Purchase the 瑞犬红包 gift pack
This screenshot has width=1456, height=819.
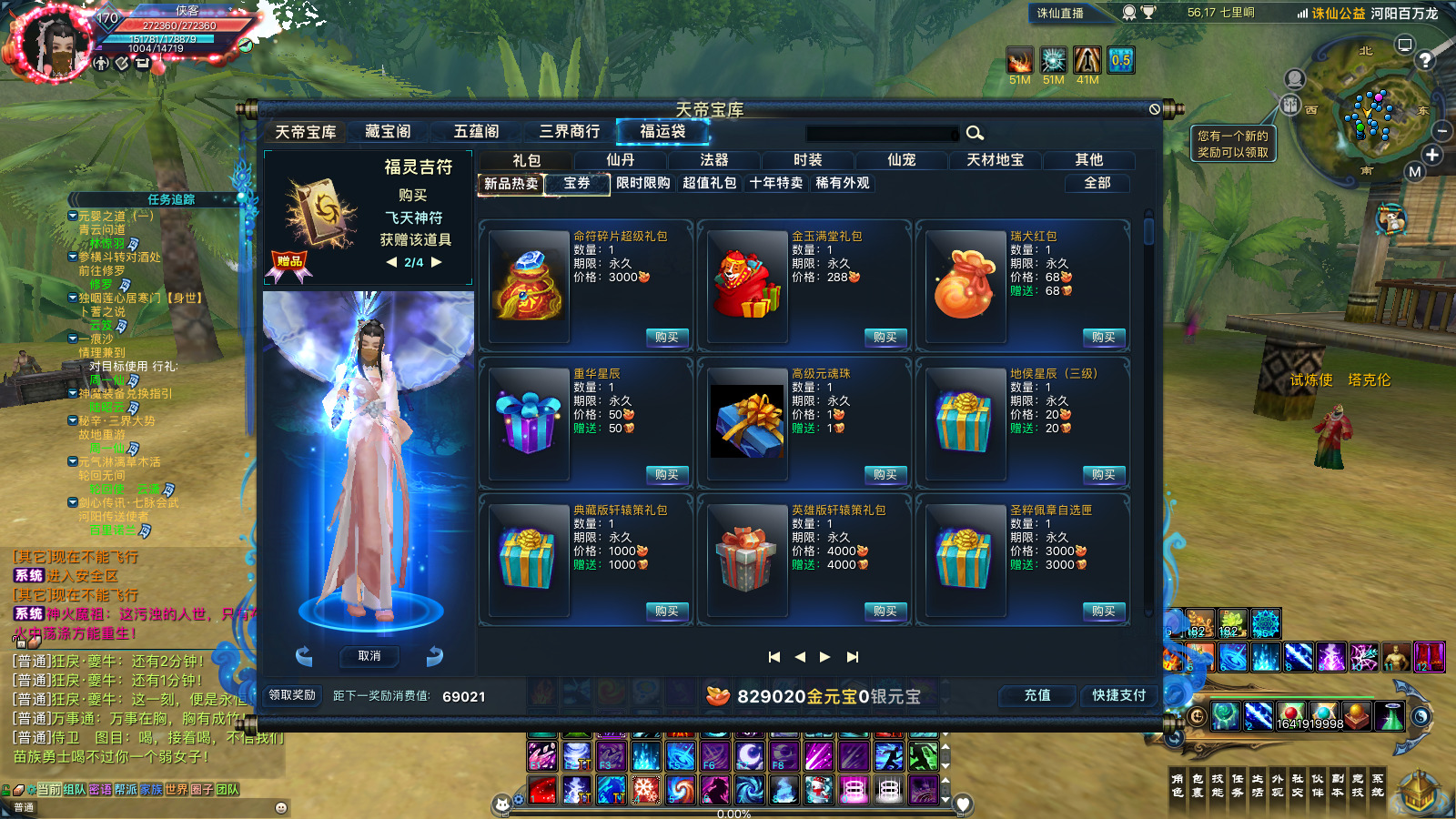click(x=1103, y=337)
